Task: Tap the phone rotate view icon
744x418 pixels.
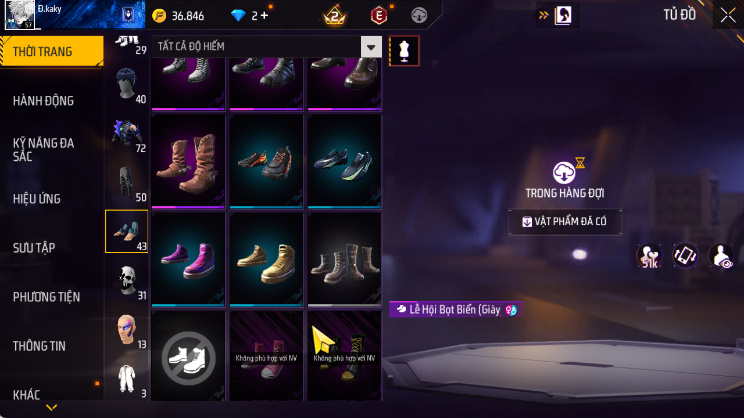Action: pos(685,256)
